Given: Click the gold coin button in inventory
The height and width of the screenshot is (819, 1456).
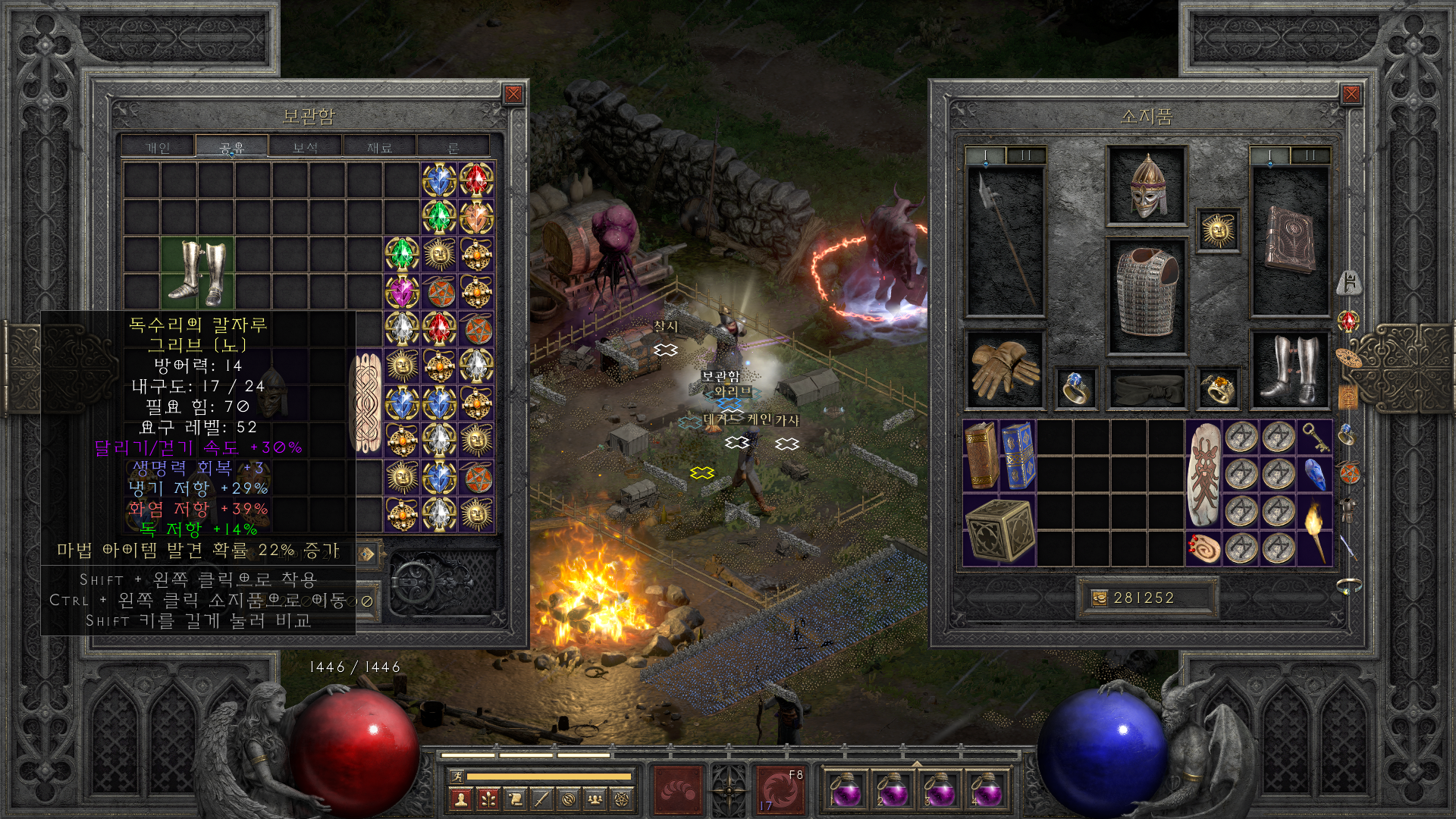Looking at the screenshot, I should click(1099, 598).
